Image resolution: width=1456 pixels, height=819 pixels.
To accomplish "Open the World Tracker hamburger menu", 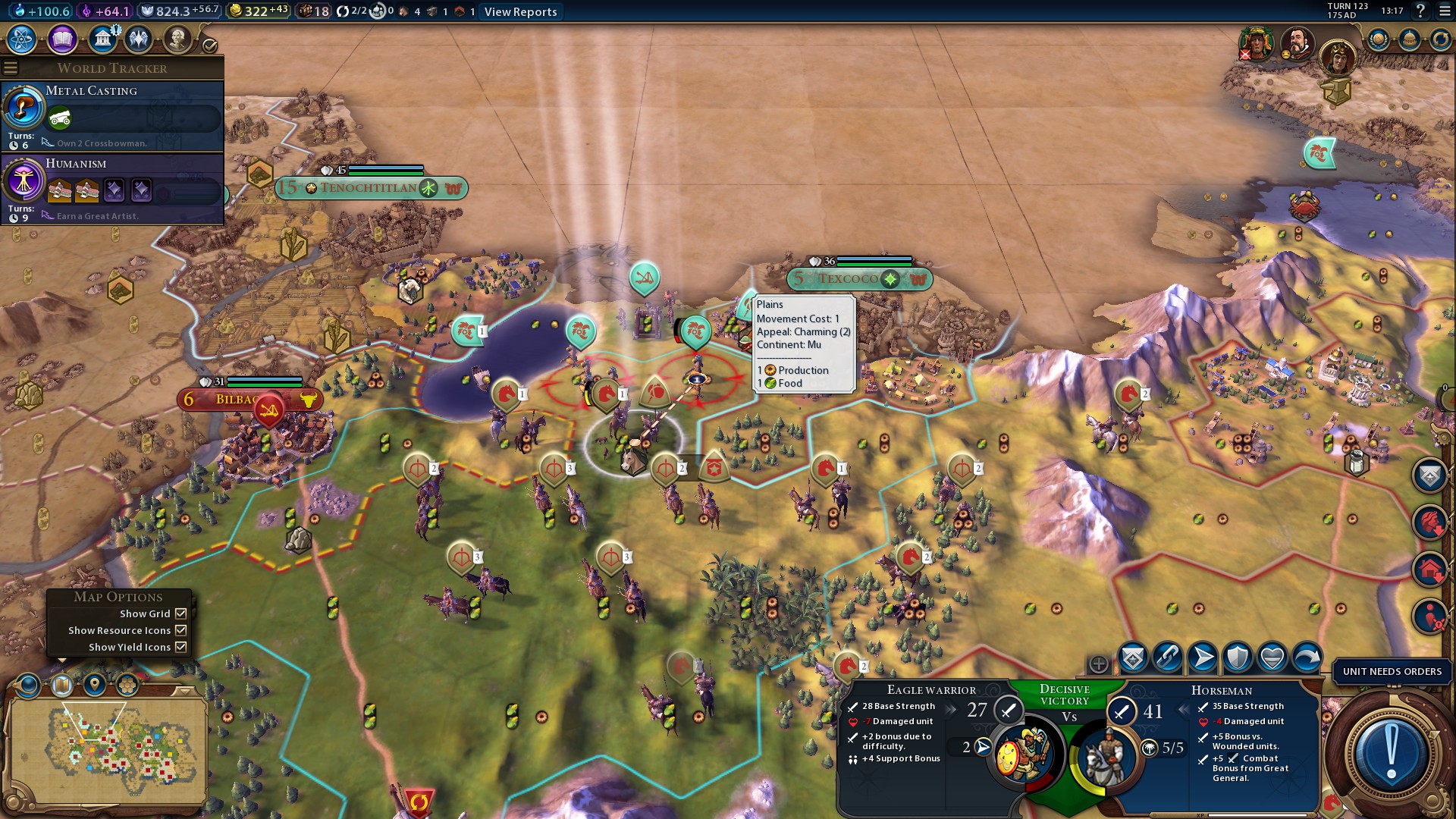I will click(11, 68).
